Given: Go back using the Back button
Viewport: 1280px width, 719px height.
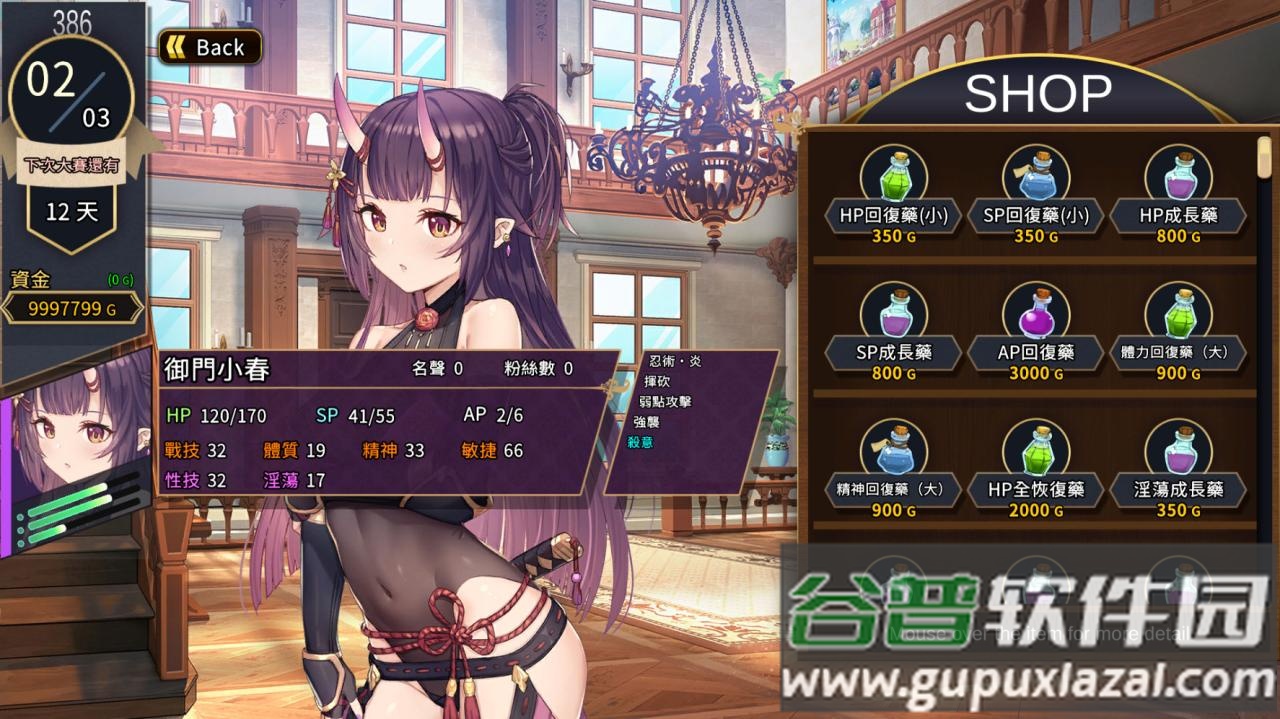Looking at the screenshot, I should 210,47.
